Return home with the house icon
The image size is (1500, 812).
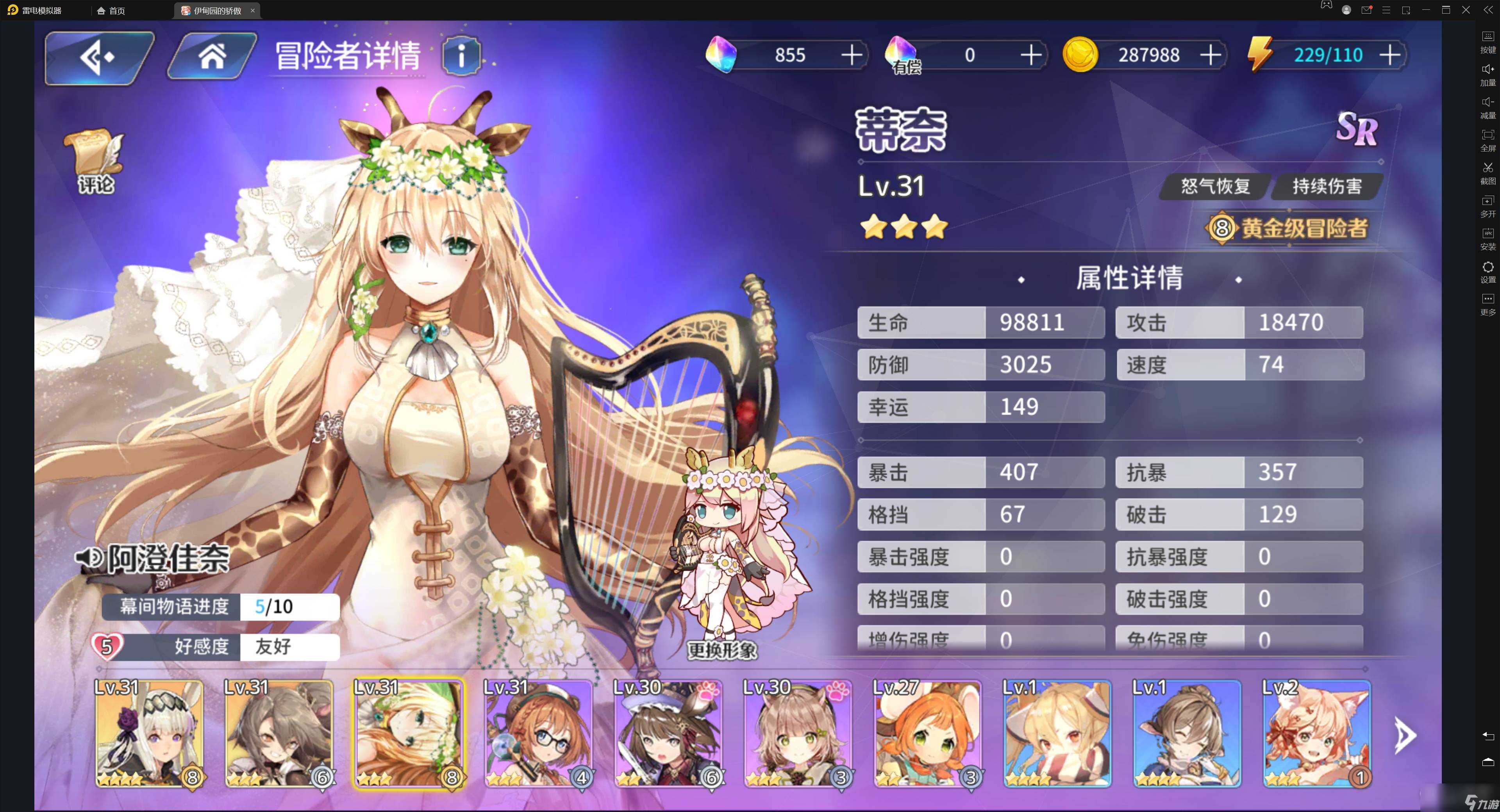tap(213, 56)
